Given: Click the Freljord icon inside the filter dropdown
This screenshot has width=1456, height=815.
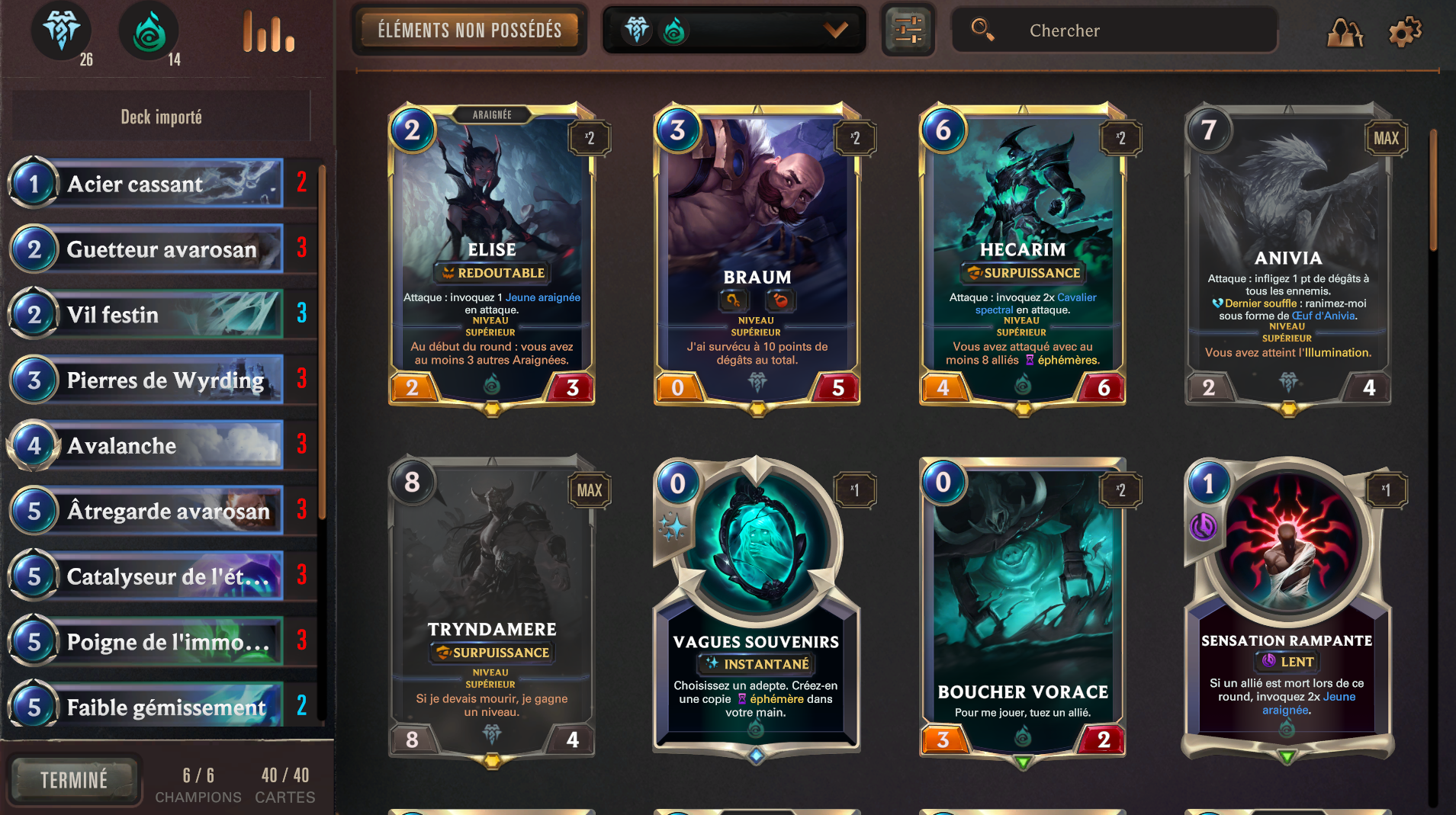Looking at the screenshot, I should pyautogui.click(x=638, y=30).
